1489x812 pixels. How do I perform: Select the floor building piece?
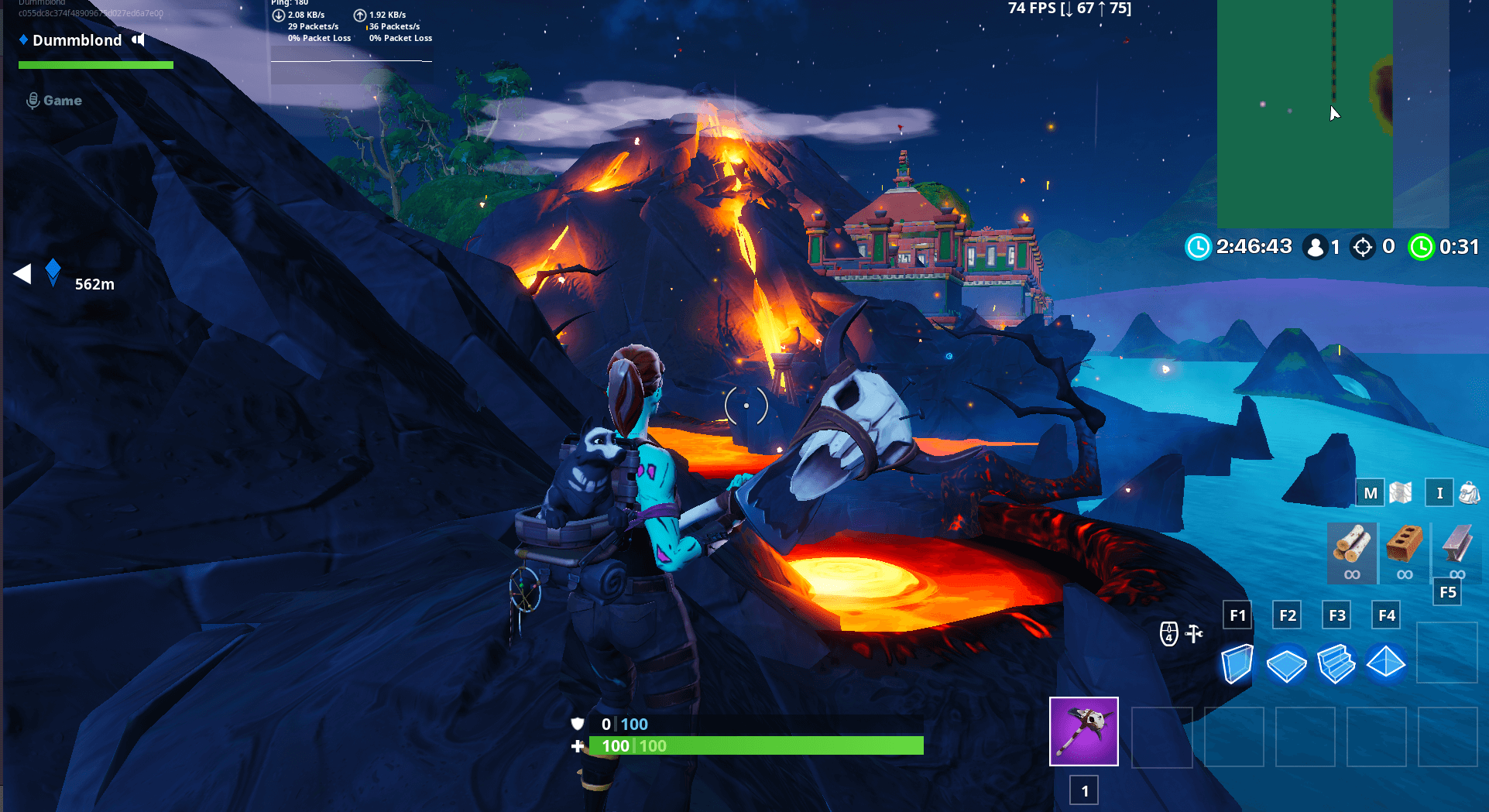[1286, 664]
